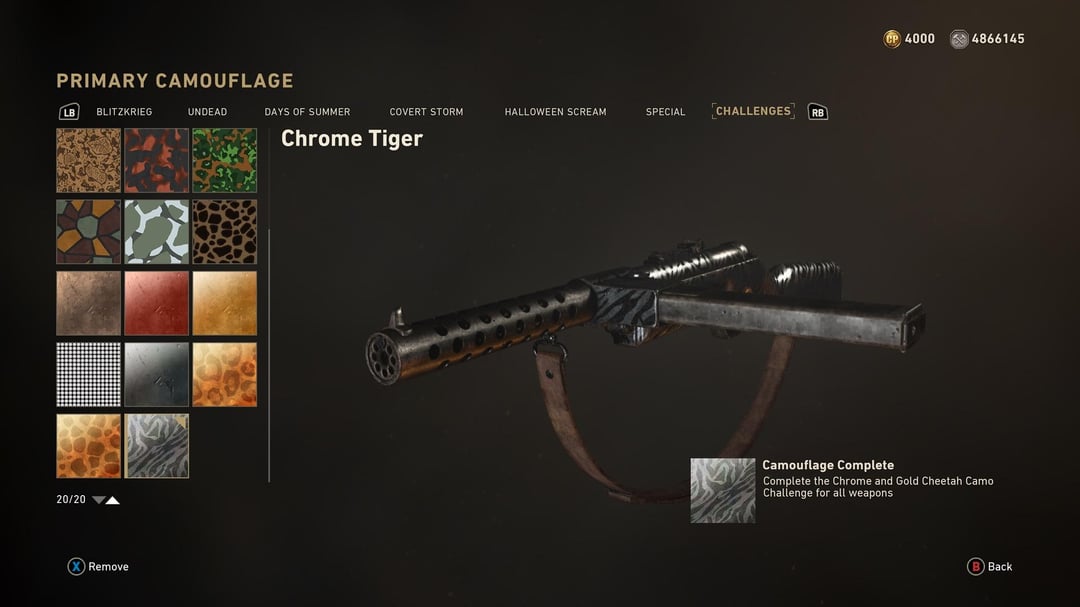The image size is (1080, 607).
Task: Select the Days of Summer tab
Action: 307,112
